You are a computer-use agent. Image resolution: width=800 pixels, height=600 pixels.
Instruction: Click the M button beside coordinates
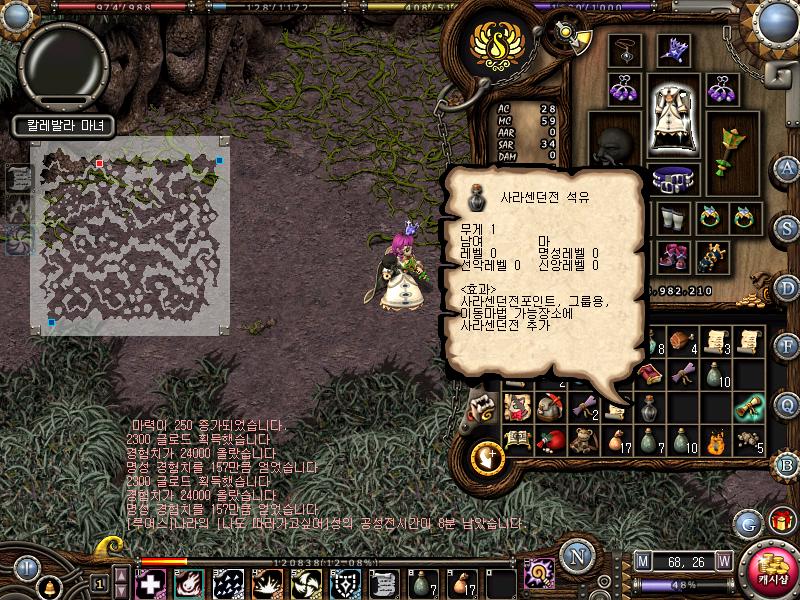[x=642, y=560]
